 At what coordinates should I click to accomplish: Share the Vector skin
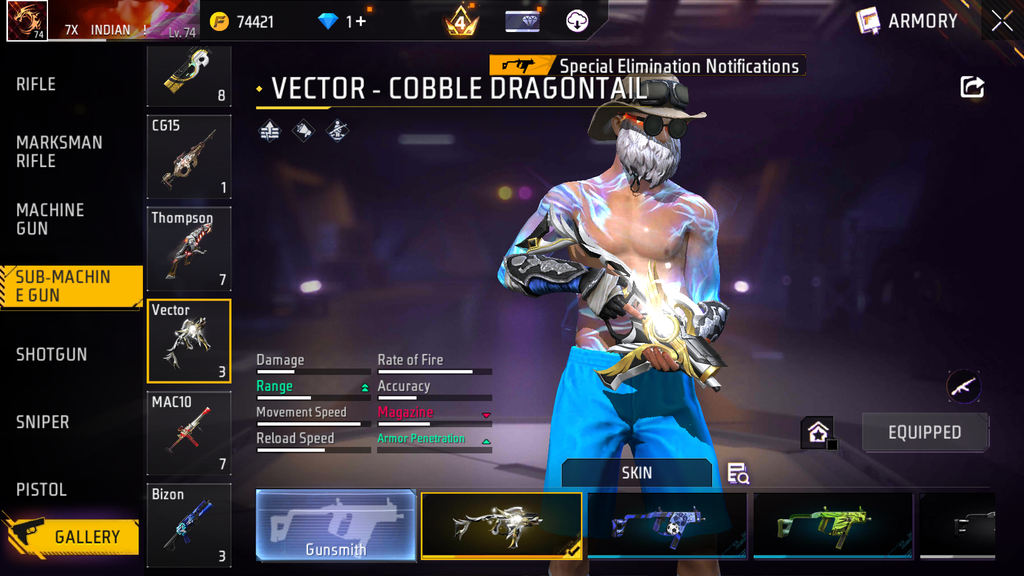(x=972, y=87)
